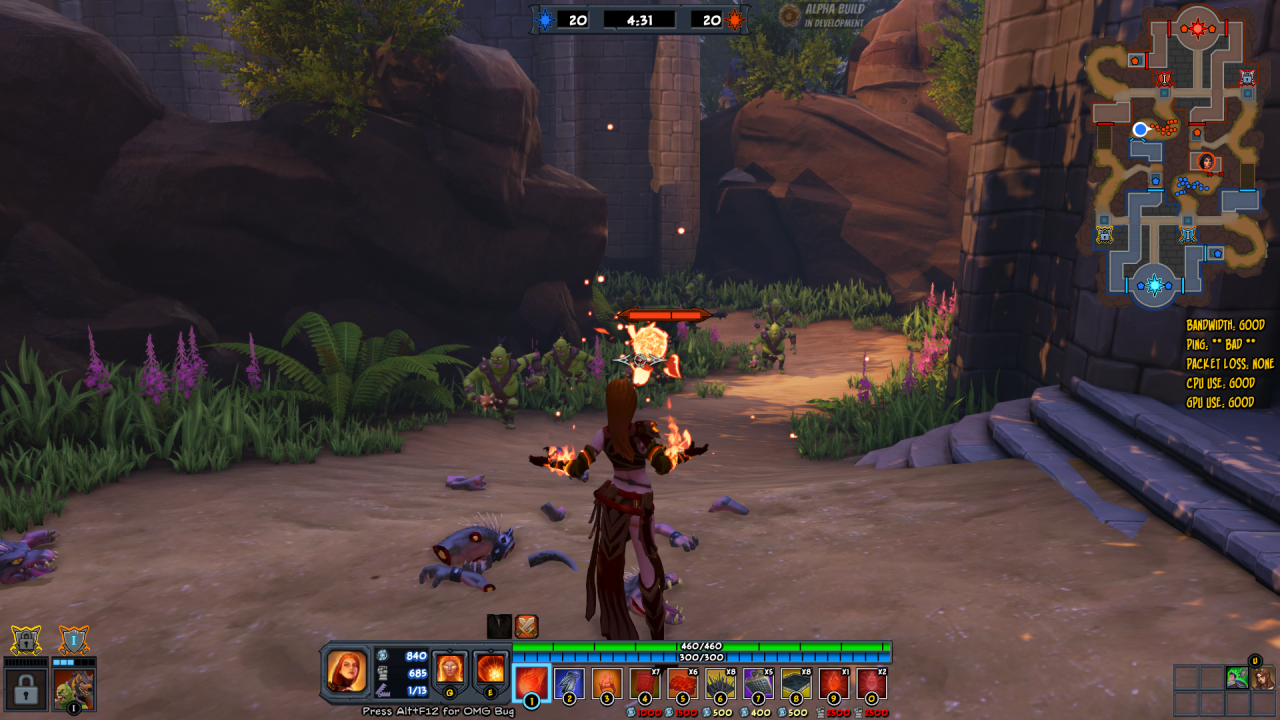Click the red-haired hero portrait
Screen dimensions: 1280x720
347,671
